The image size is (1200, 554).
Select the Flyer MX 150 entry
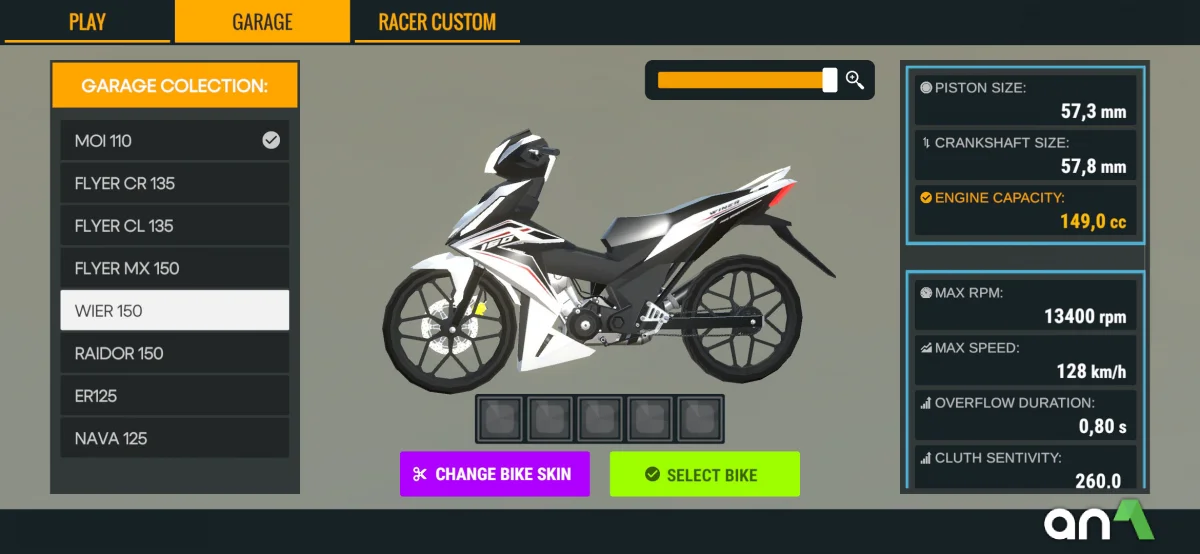[x=174, y=268]
